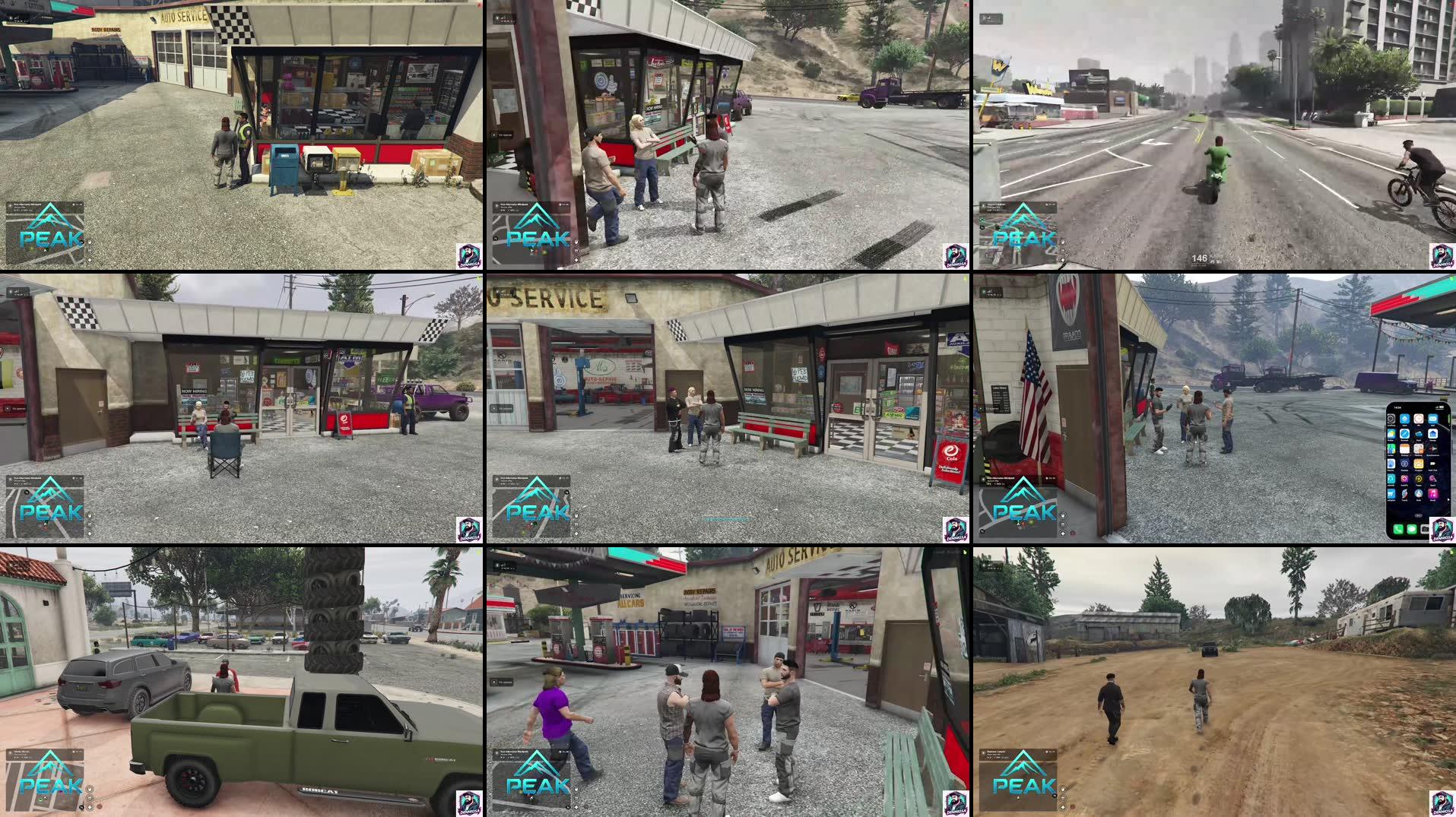Open the blue house-shaped Garage app
Viewport: 1456px width, 817px height.
pos(1432,434)
